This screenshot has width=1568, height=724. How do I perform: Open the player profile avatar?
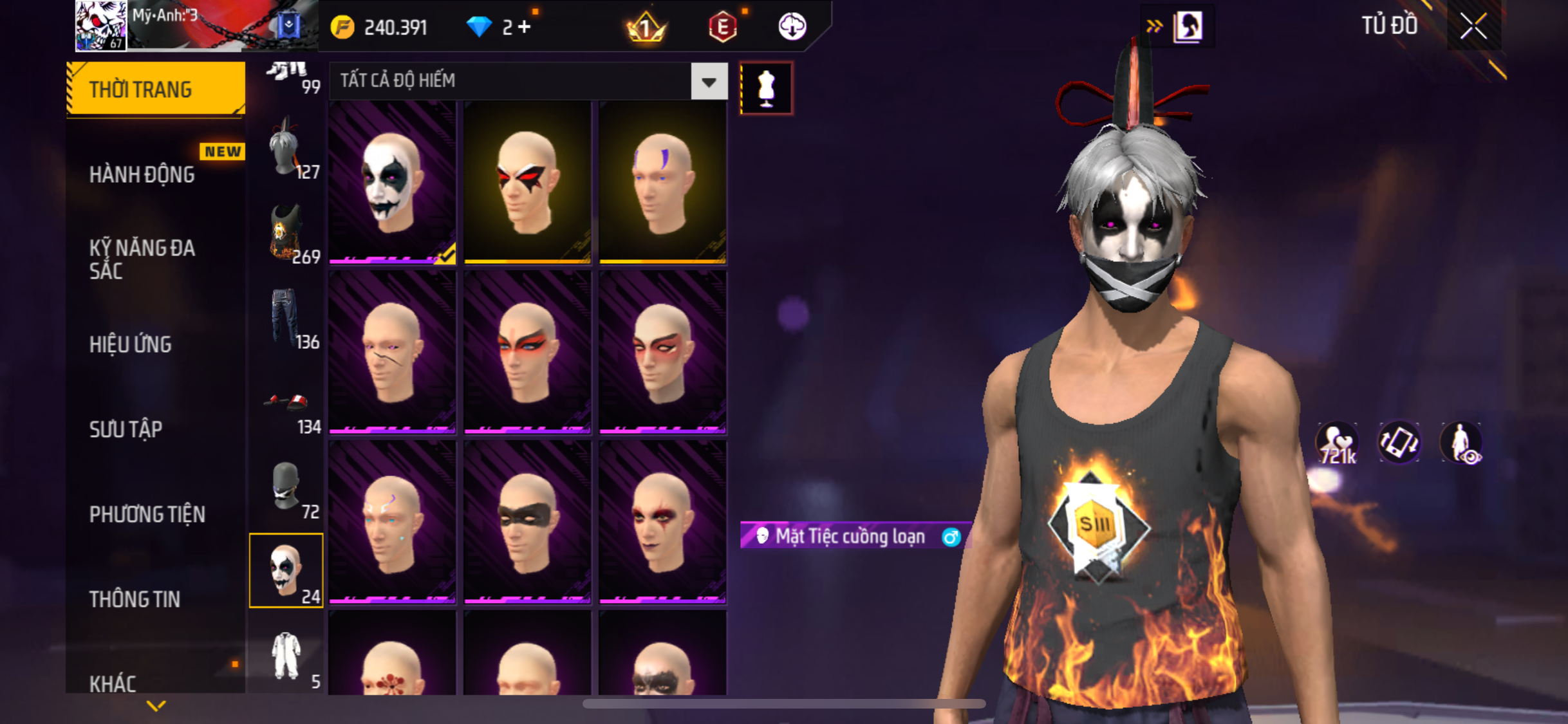101,26
